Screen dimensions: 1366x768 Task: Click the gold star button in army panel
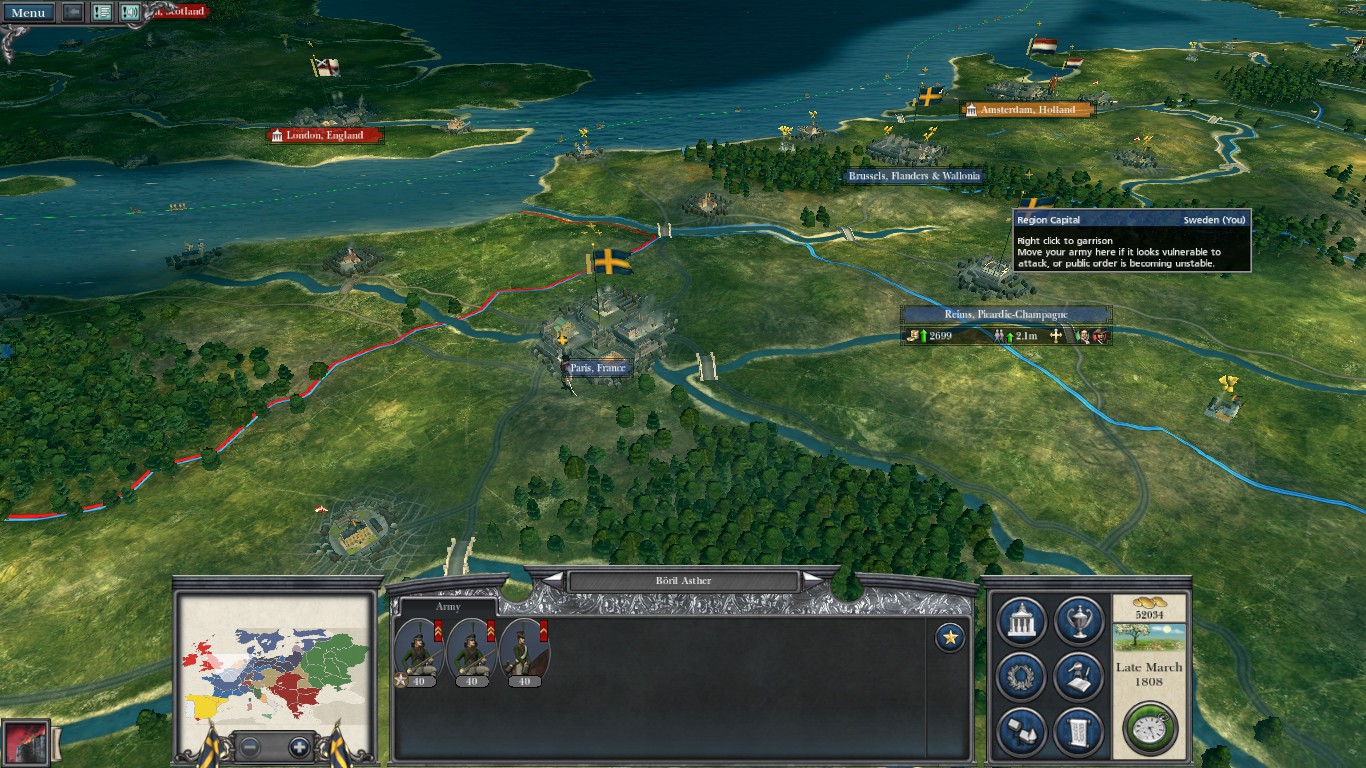[x=949, y=637]
